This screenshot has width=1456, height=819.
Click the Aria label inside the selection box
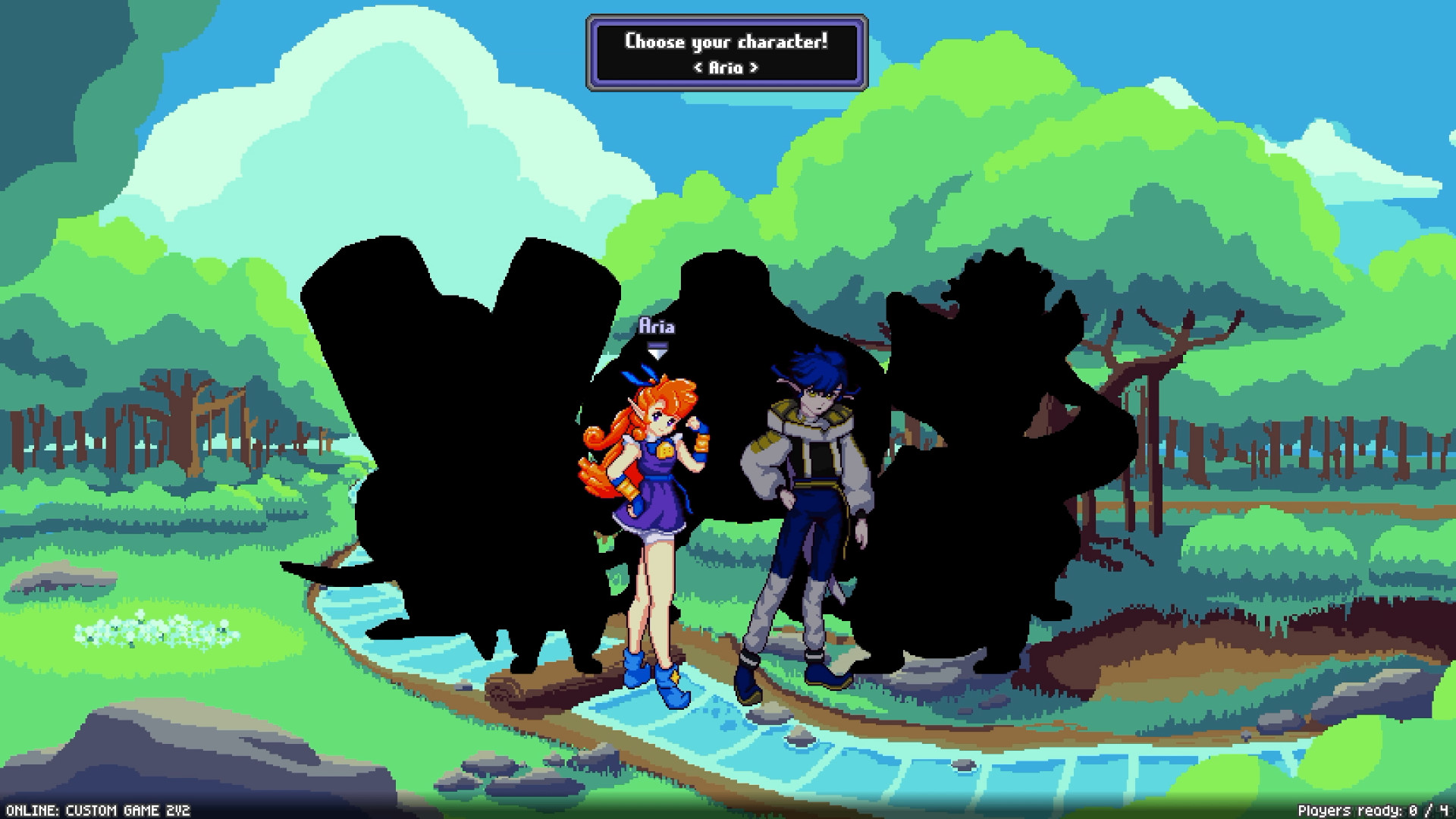[725, 69]
